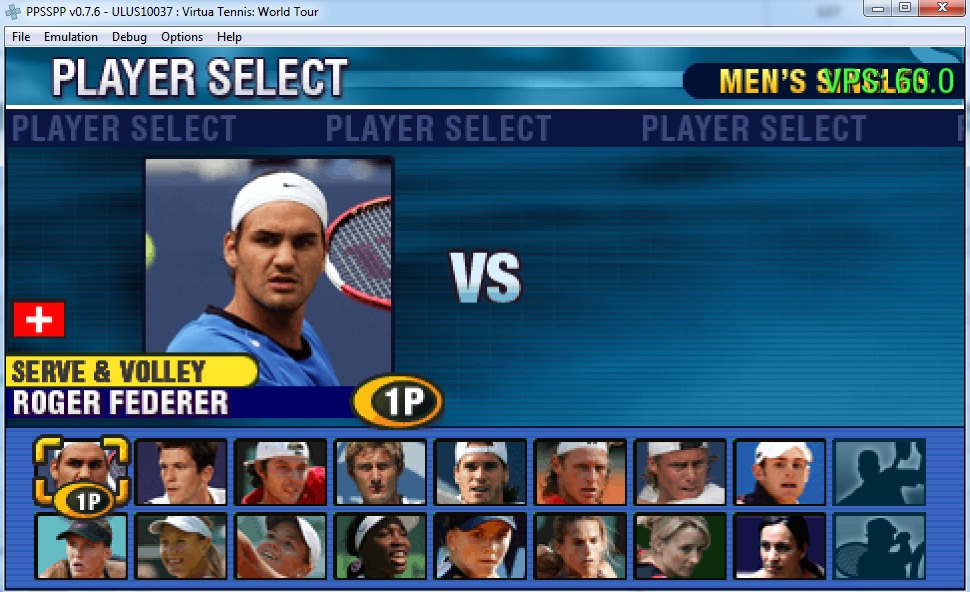Choose the man in red with backwards white cap
970x592 pixels.
pos(281,471)
